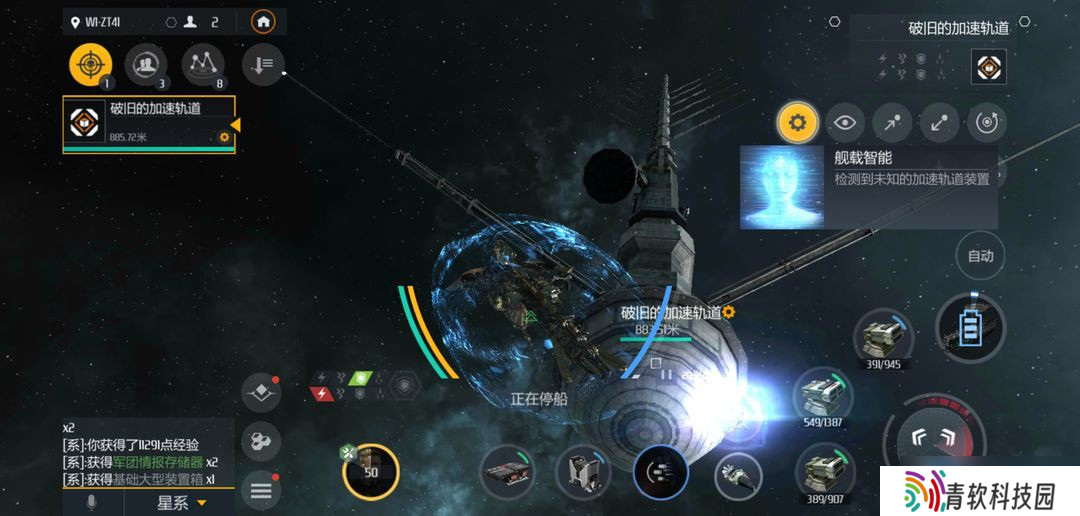
Task: Select 破旧的加速轨道 in the overview list
Action: pos(149,124)
